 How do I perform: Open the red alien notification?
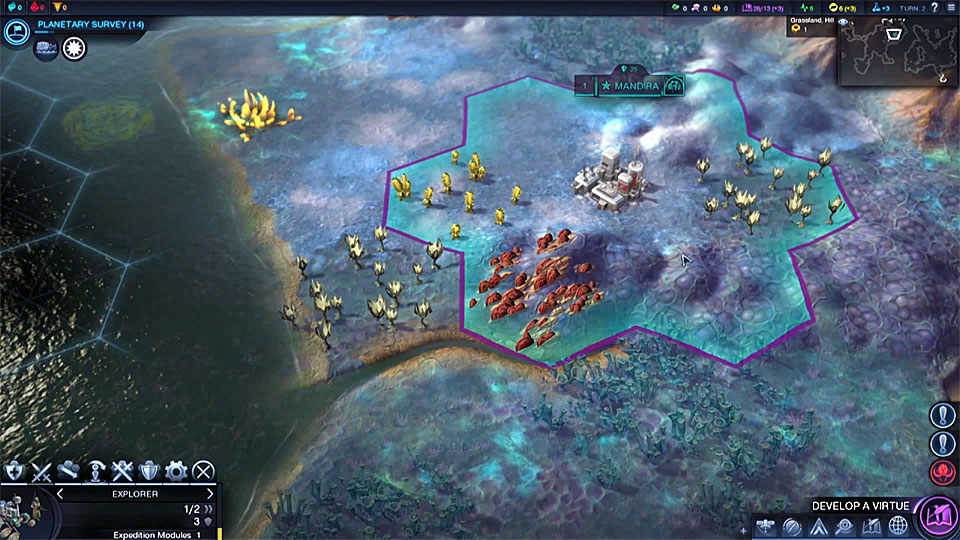(942, 471)
